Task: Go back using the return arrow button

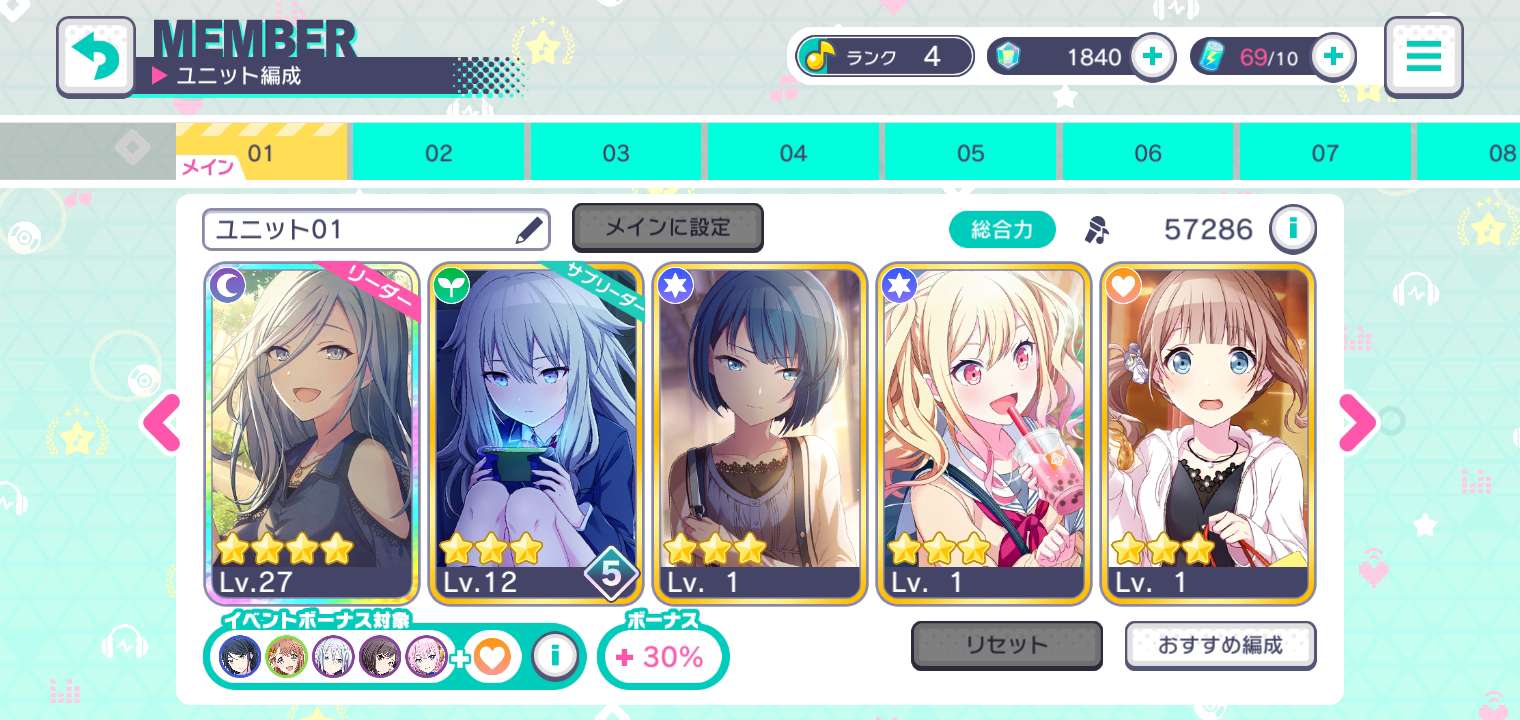Action: coord(96,57)
